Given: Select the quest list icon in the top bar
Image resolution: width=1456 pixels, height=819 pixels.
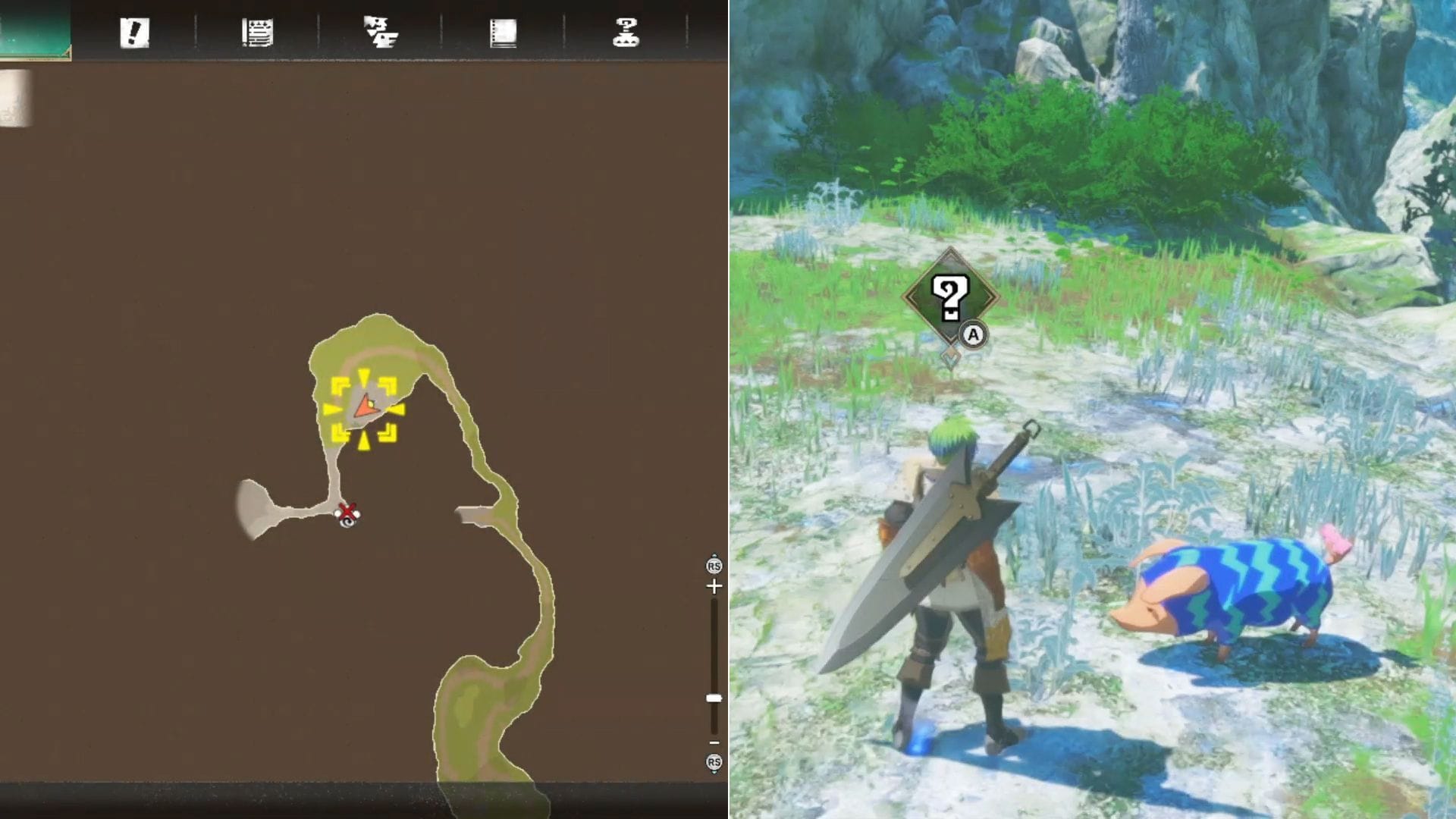Looking at the screenshot, I should point(258,34).
